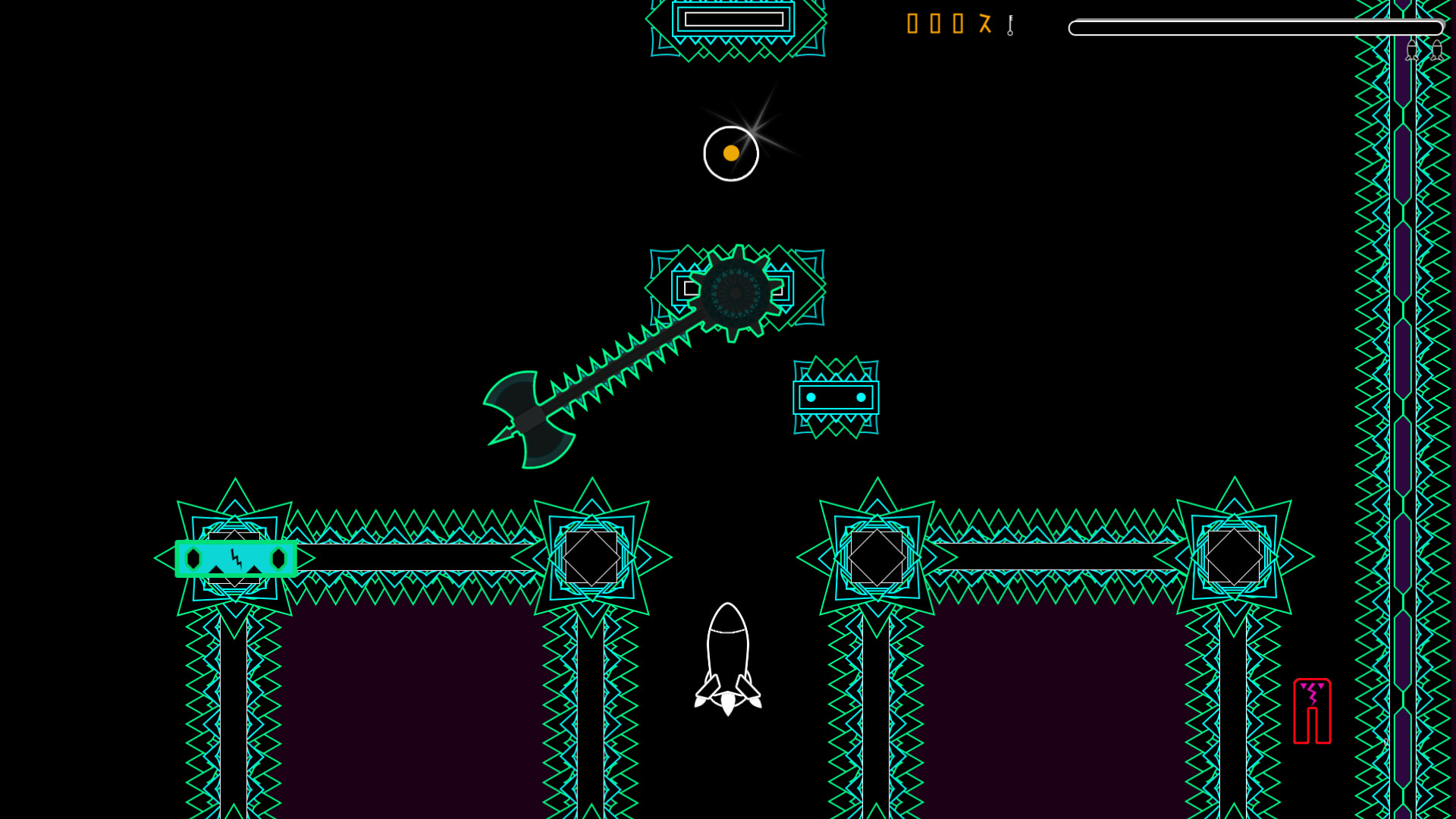
Task: Select the second spare rocket life icon
Action: point(1438,50)
